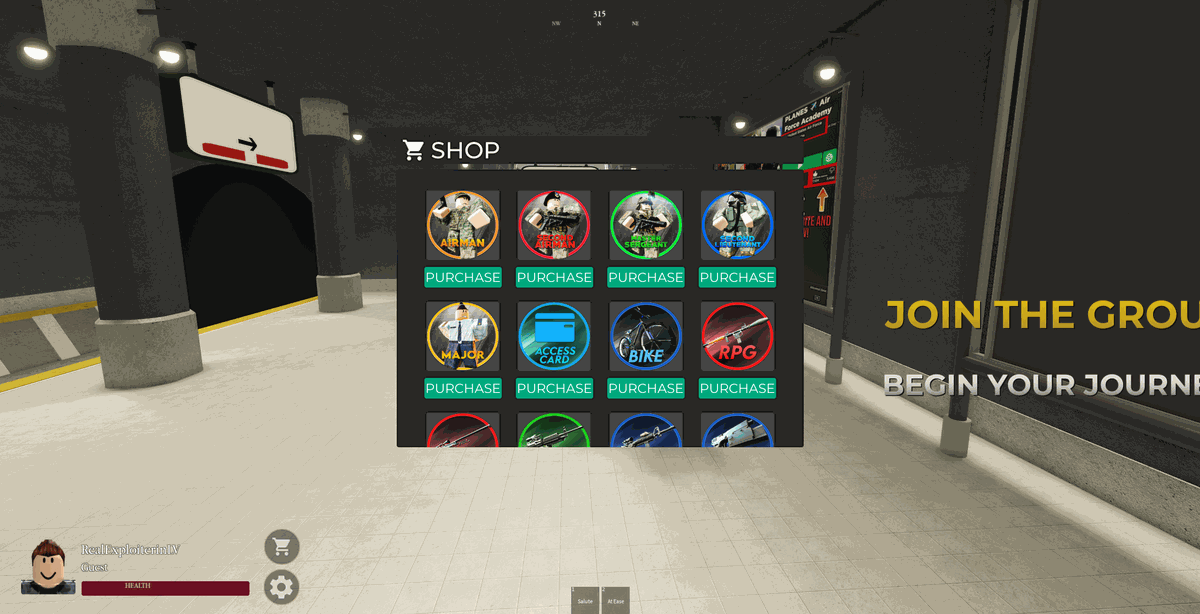Purchase the Access Card
The image size is (1200, 614).
click(554, 388)
